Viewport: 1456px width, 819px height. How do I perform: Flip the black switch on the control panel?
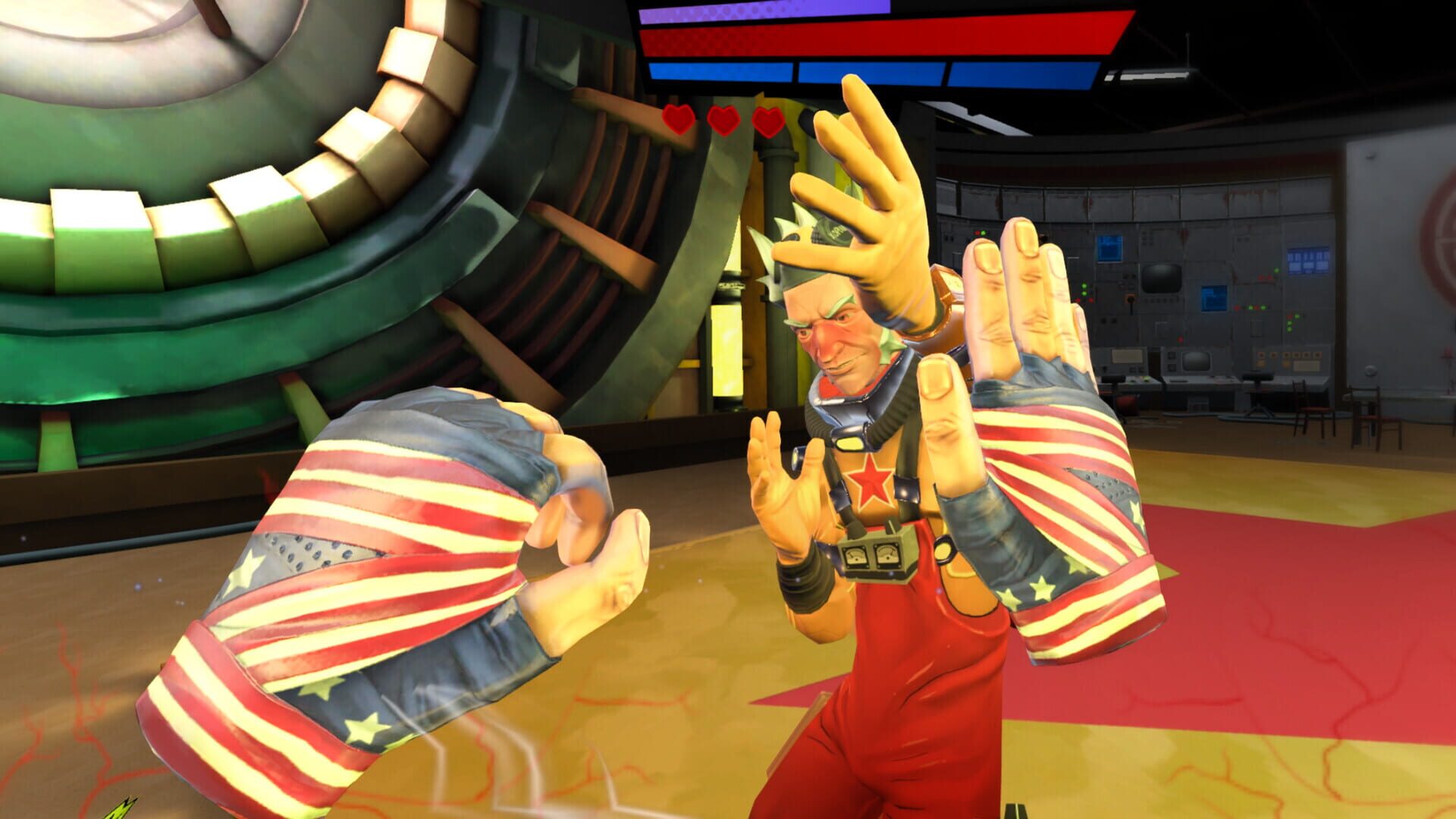[1131, 301]
